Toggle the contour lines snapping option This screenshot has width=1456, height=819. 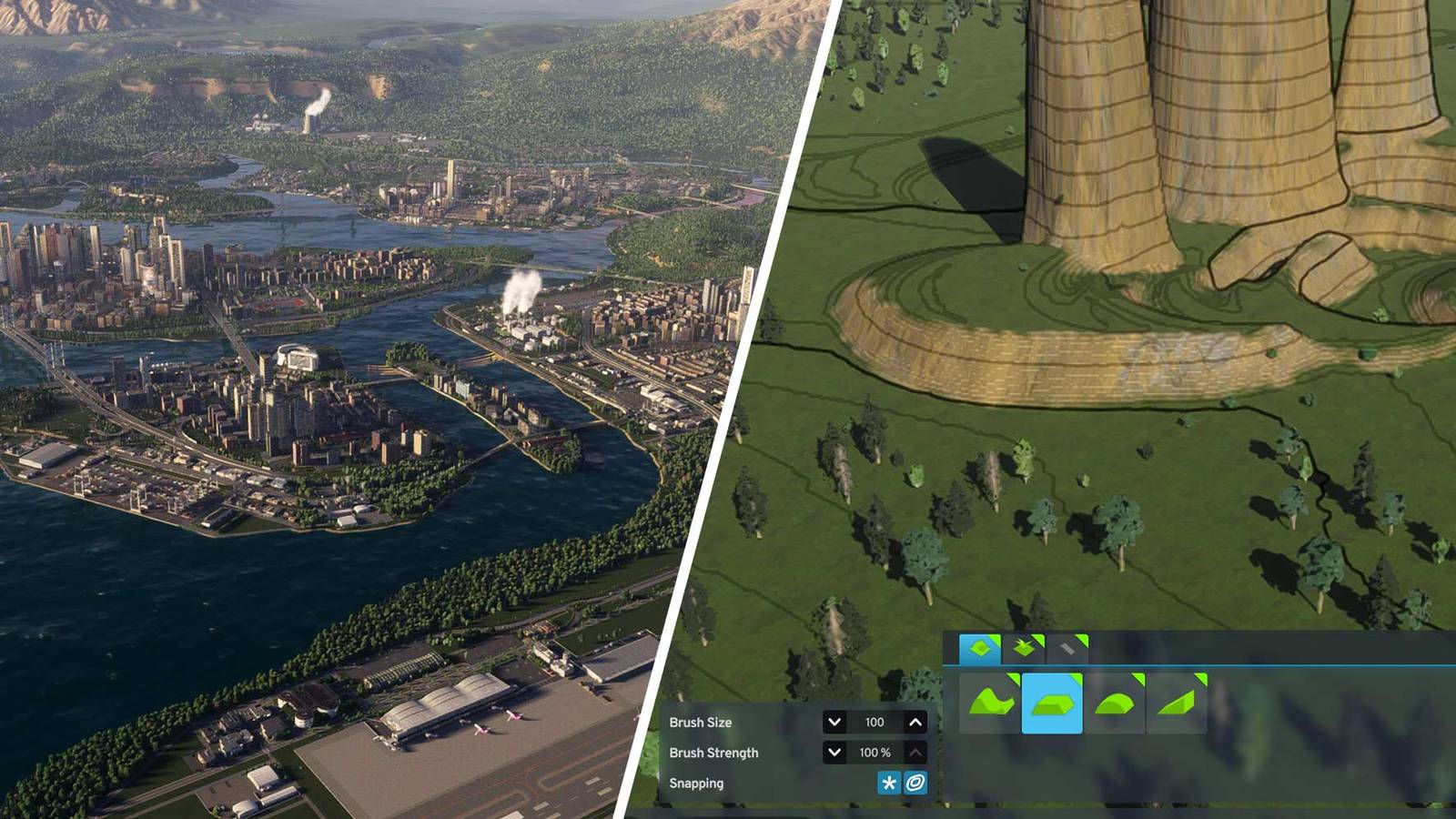tap(915, 783)
